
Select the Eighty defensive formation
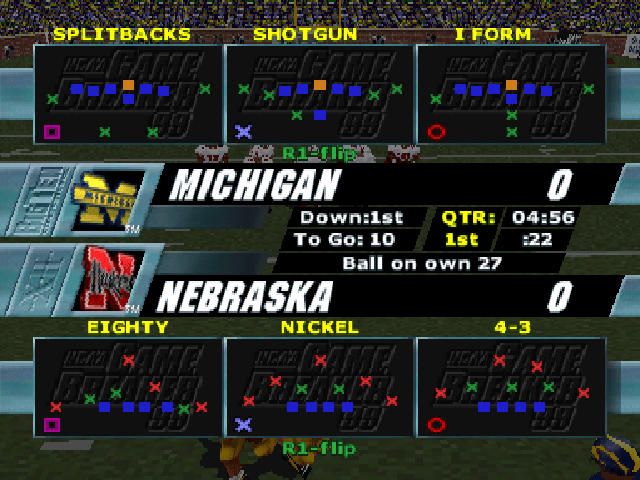[x=127, y=387]
